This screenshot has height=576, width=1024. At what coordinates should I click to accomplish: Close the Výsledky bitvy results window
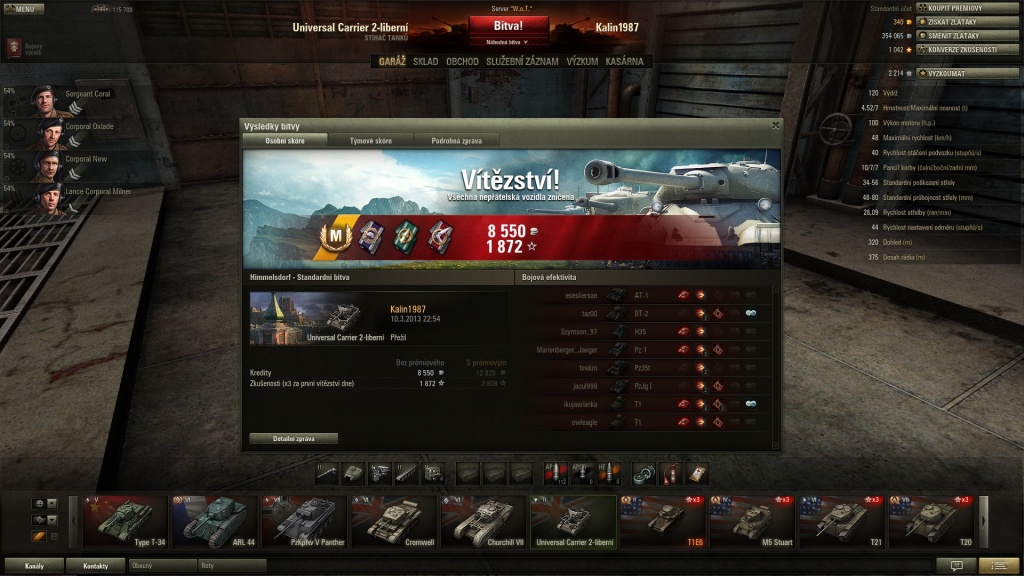(x=775, y=125)
